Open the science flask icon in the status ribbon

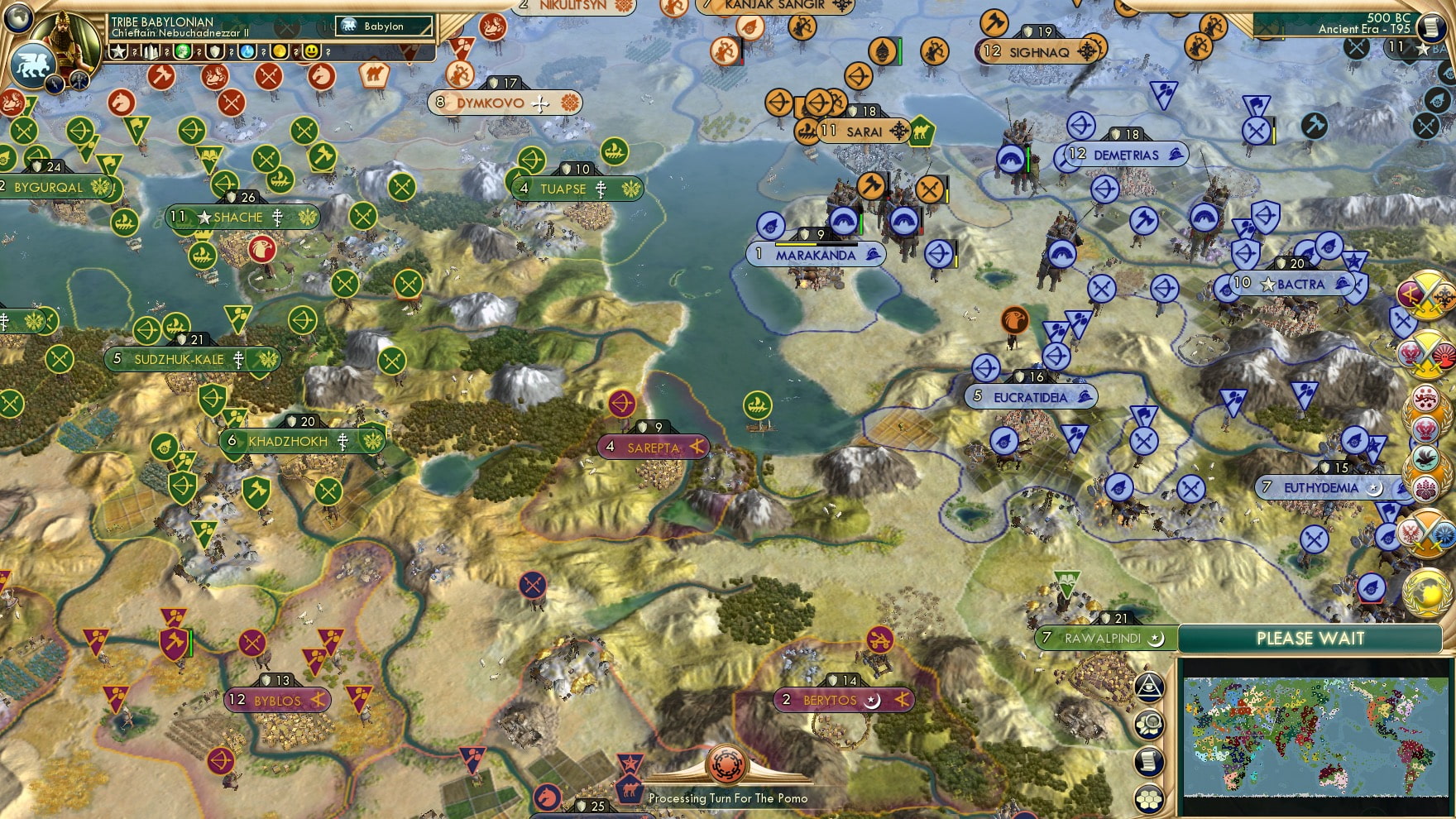[x=247, y=52]
